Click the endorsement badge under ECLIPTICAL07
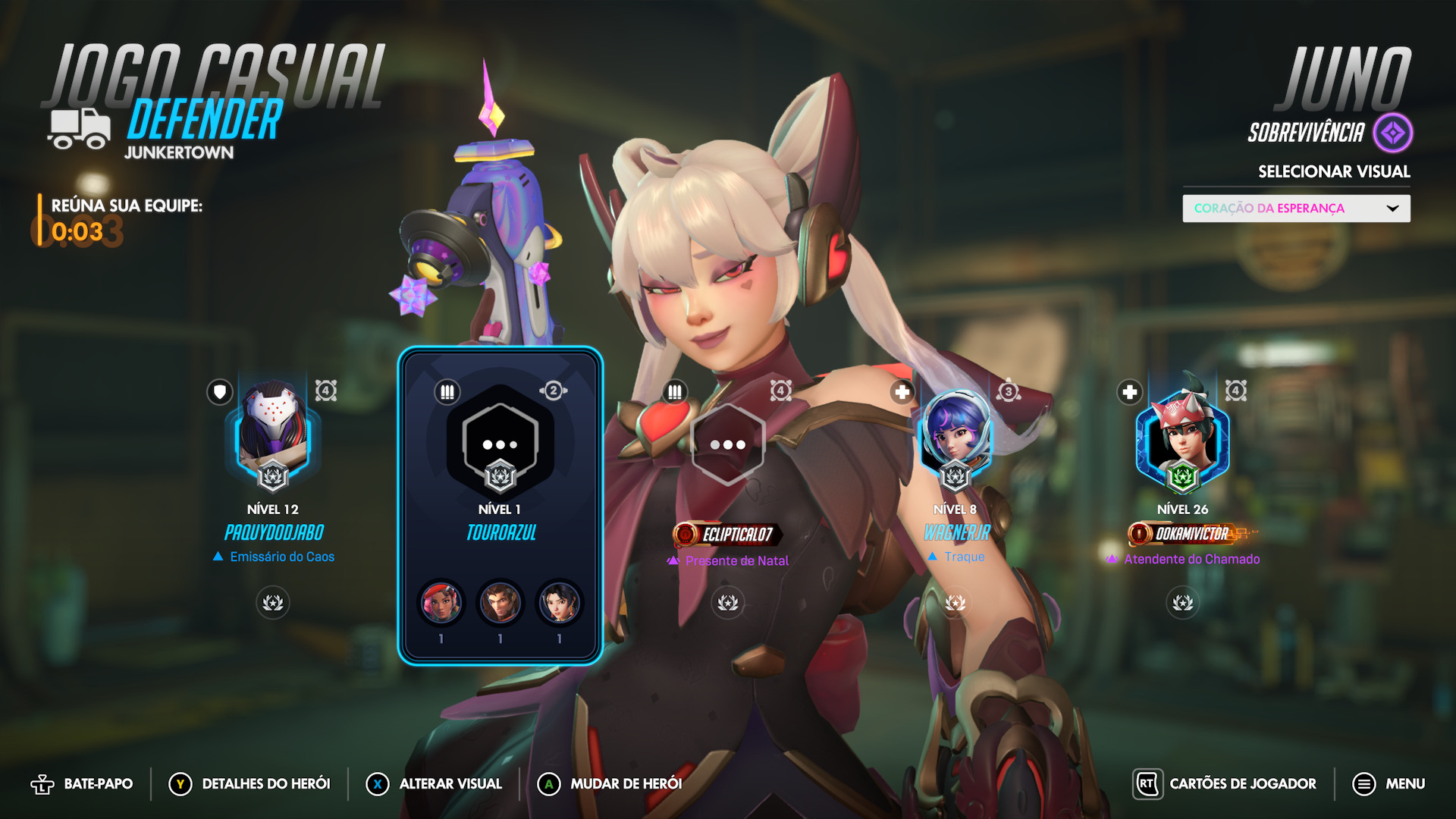Viewport: 1456px width, 819px height. (728, 603)
